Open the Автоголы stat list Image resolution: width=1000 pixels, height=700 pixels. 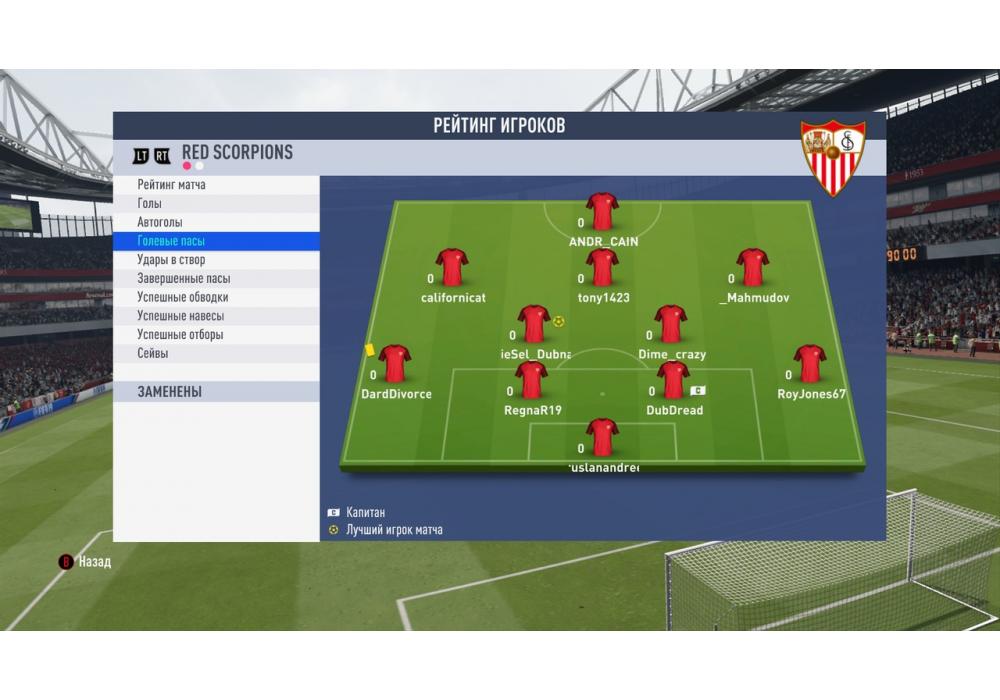[160, 222]
